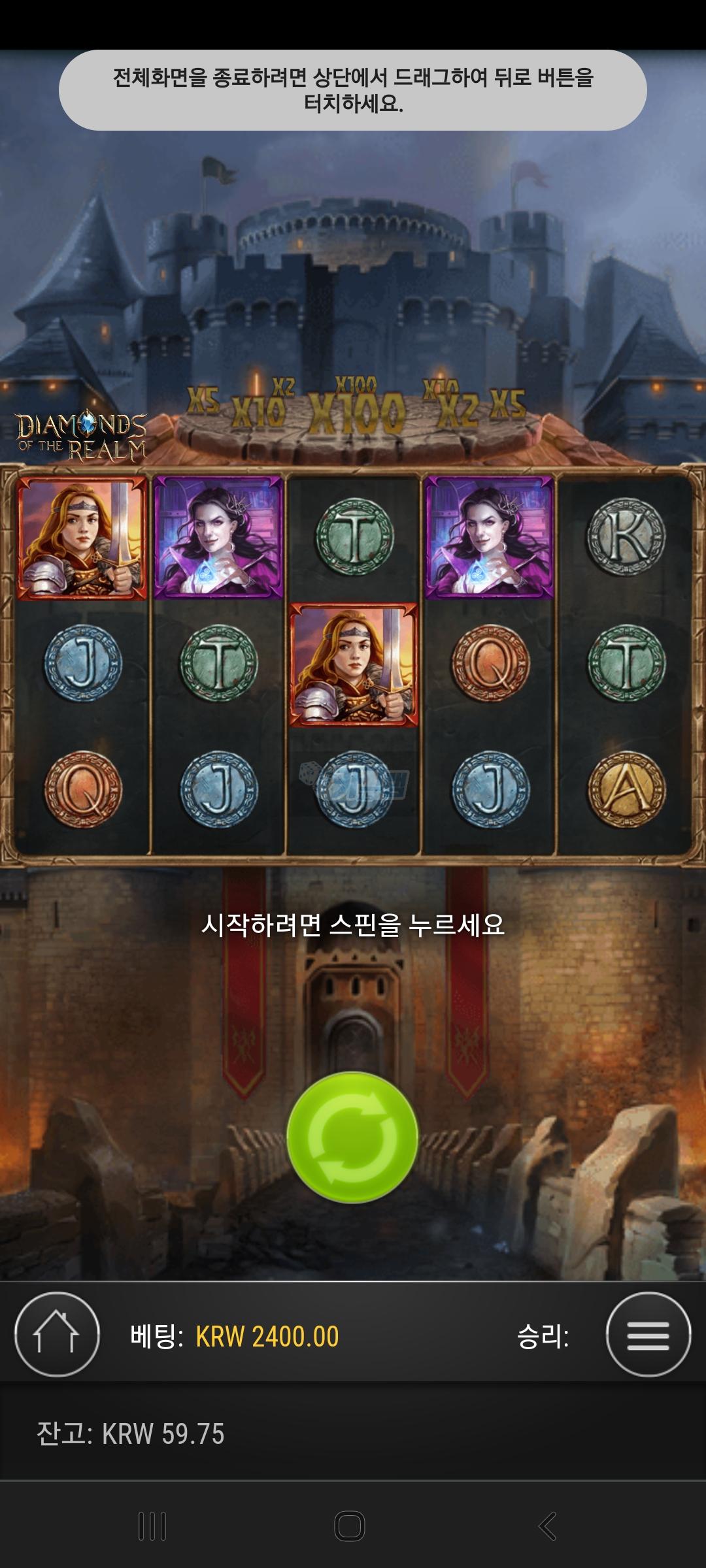This screenshot has height=1568, width=706.
Task: Open the hamburger menu
Action: pos(648,1335)
